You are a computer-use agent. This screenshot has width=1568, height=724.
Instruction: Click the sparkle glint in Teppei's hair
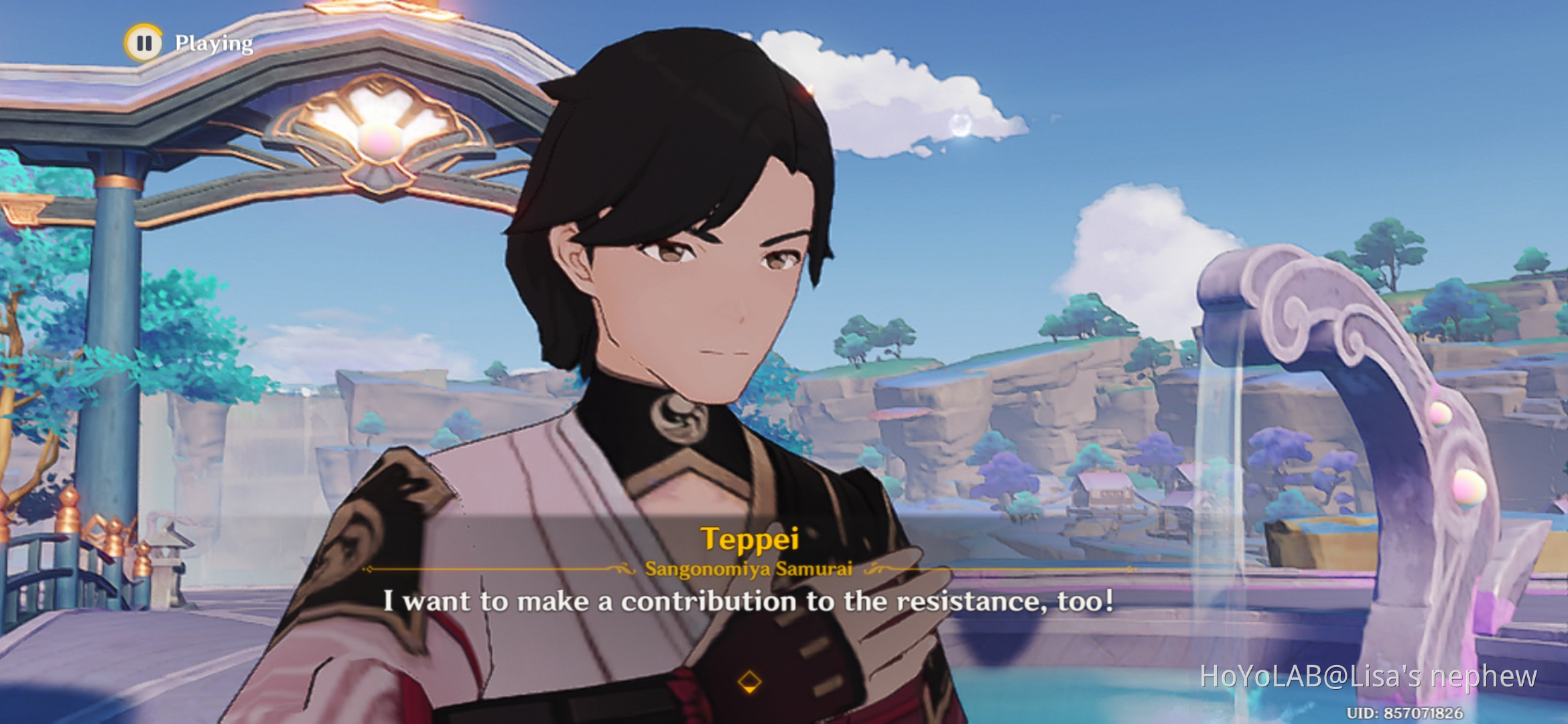coord(811,89)
